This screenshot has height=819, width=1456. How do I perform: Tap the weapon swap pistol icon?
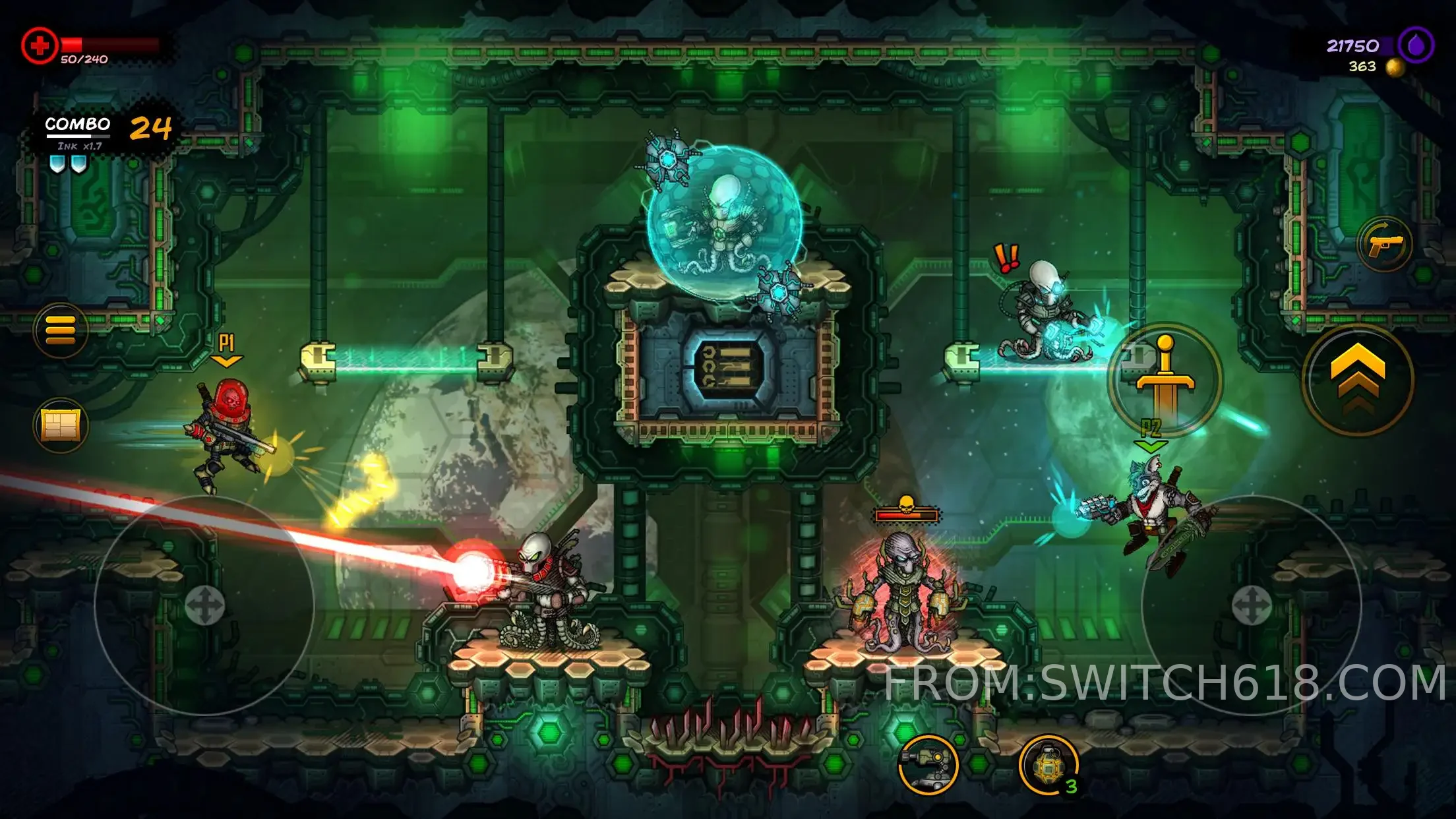click(x=1385, y=244)
